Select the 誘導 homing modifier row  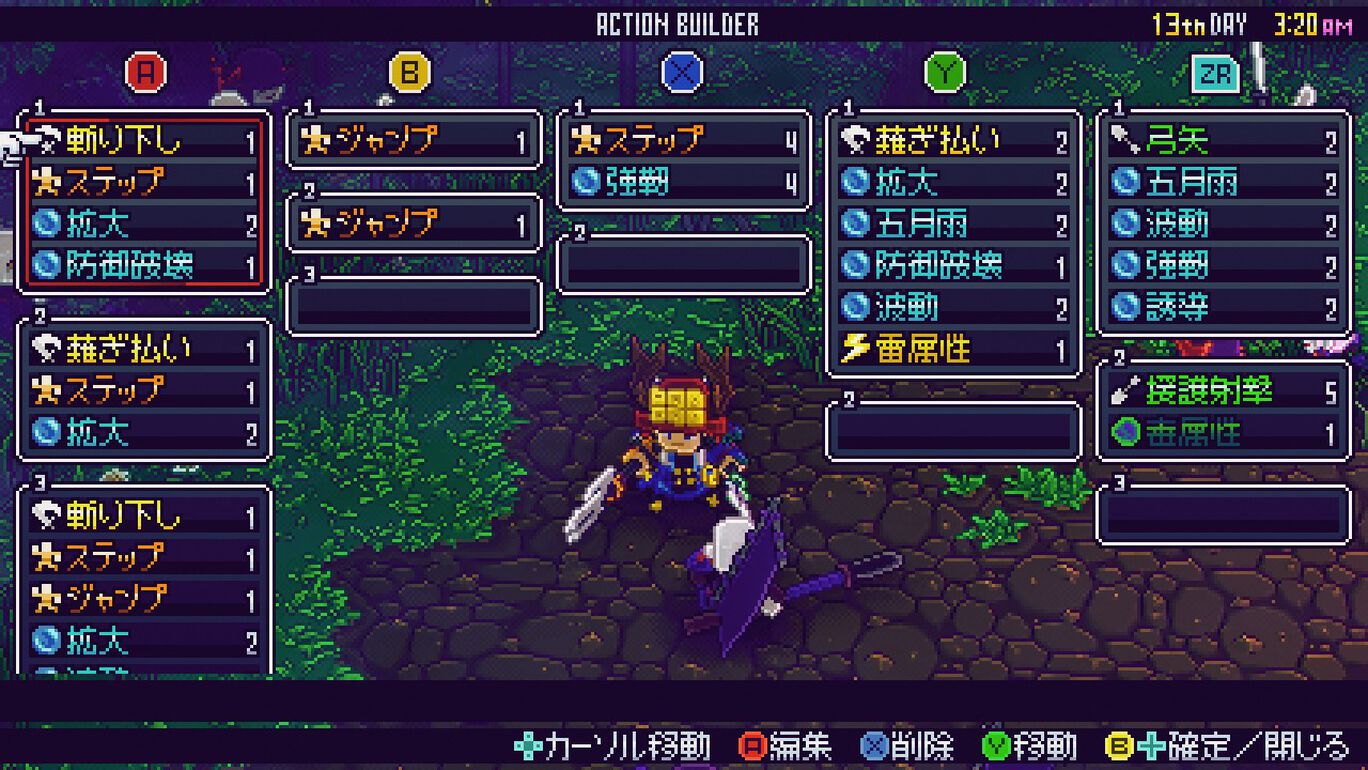(x=1223, y=307)
